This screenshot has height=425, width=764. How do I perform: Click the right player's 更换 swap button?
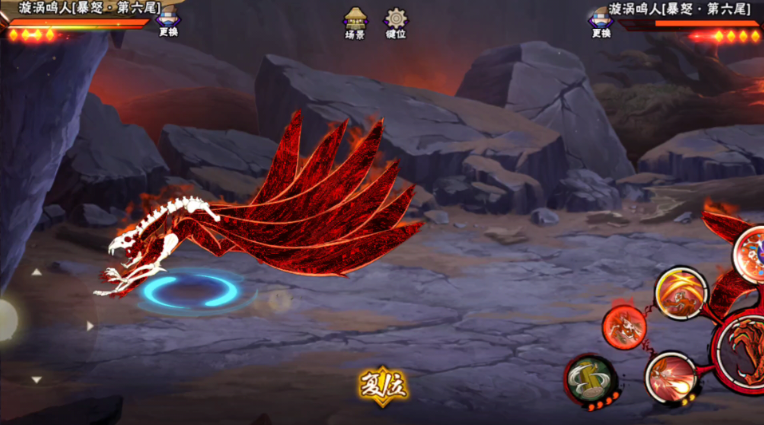pyautogui.click(x=600, y=22)
